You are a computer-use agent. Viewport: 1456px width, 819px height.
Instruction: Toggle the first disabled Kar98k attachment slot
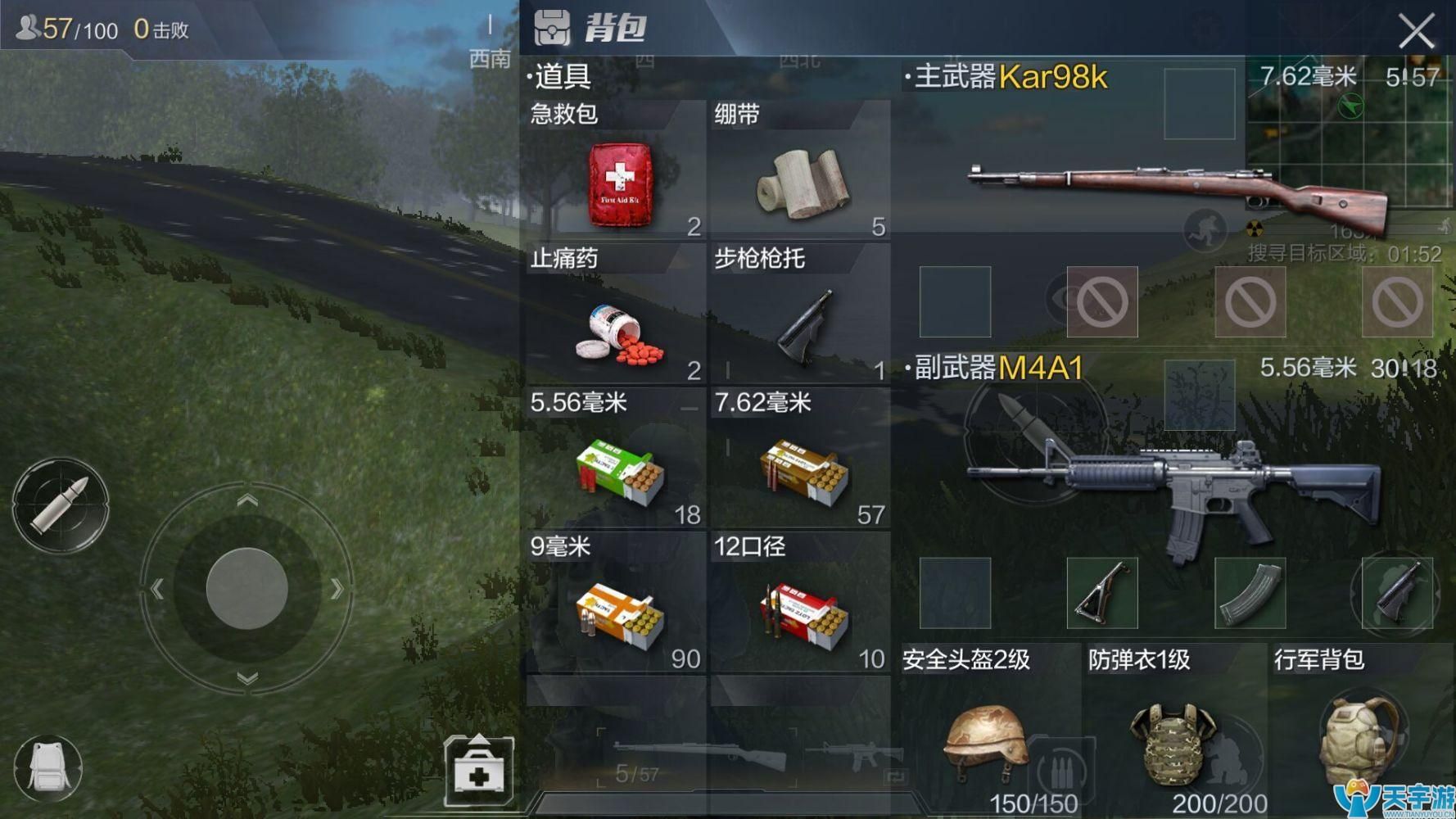pos(1102,301)
